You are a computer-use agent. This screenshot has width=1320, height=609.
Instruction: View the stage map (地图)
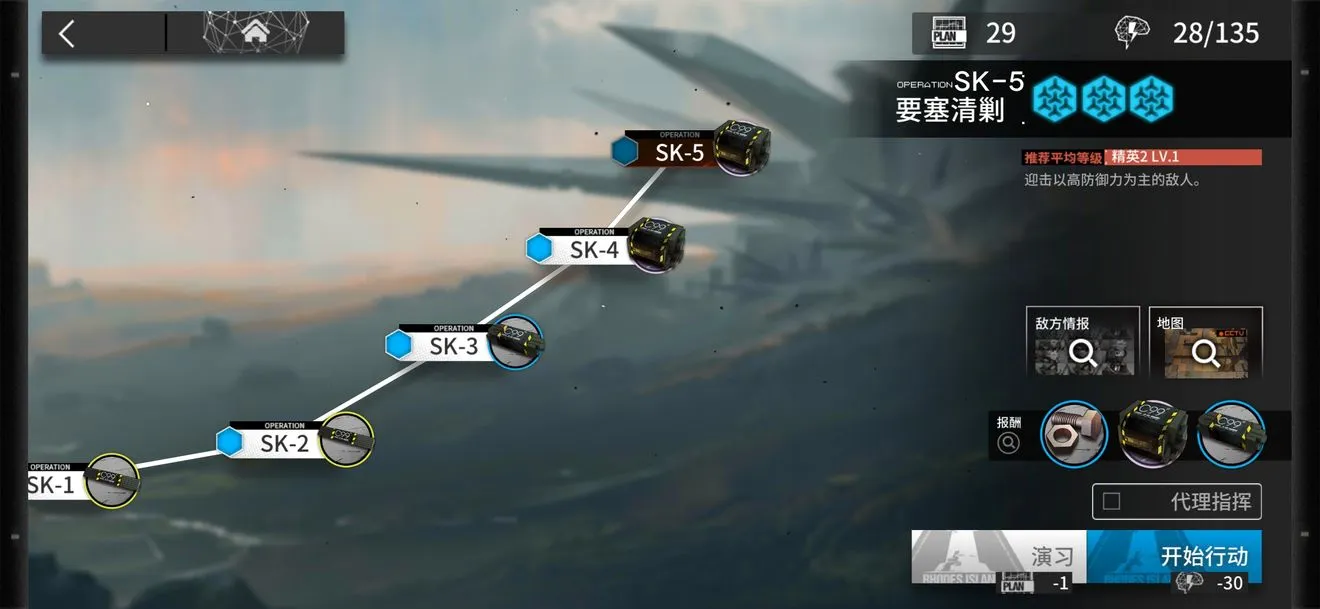pyautogui.click(x=1205, y=342)
